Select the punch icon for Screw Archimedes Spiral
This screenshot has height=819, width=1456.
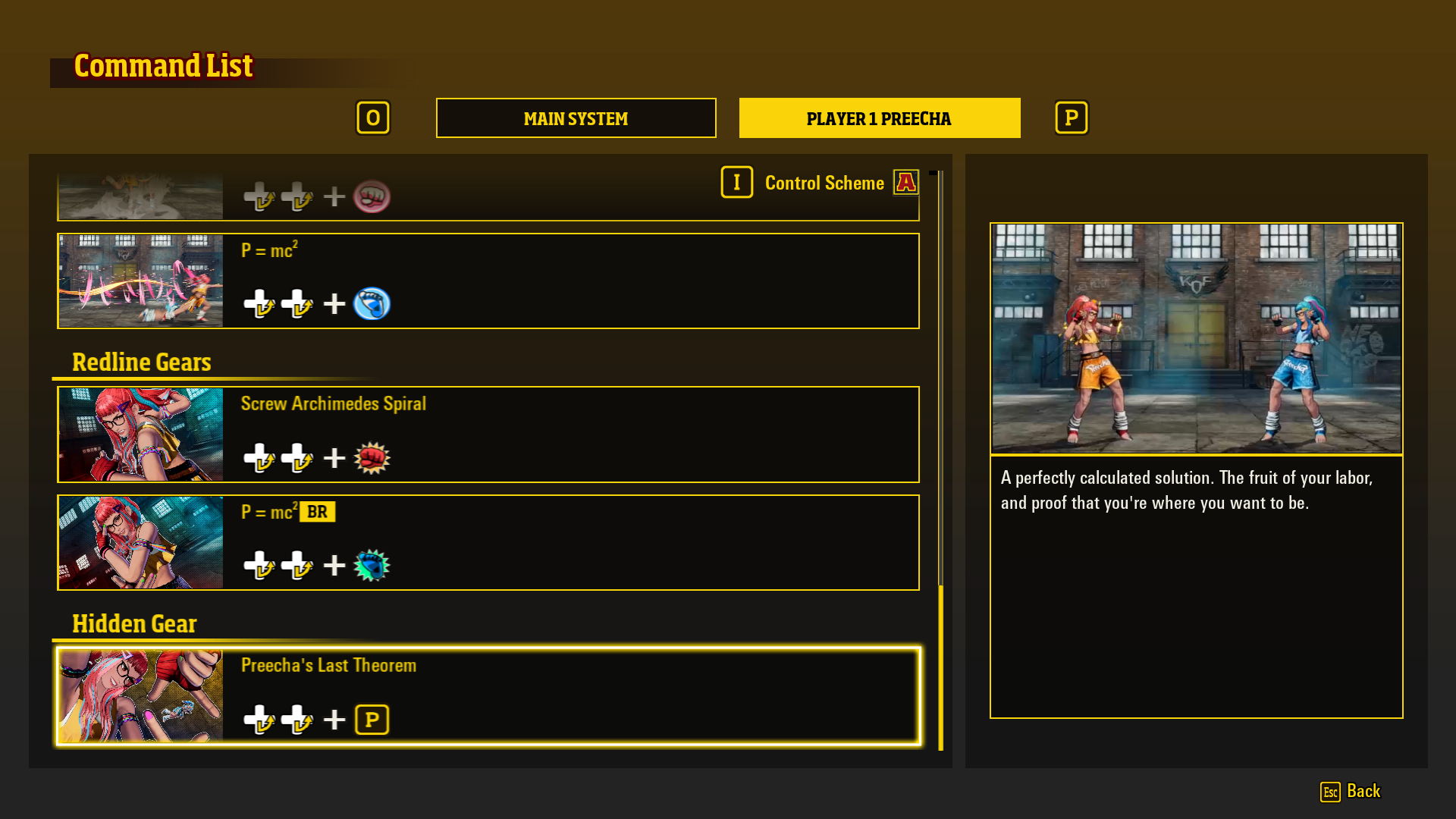(x=372, y=457)
